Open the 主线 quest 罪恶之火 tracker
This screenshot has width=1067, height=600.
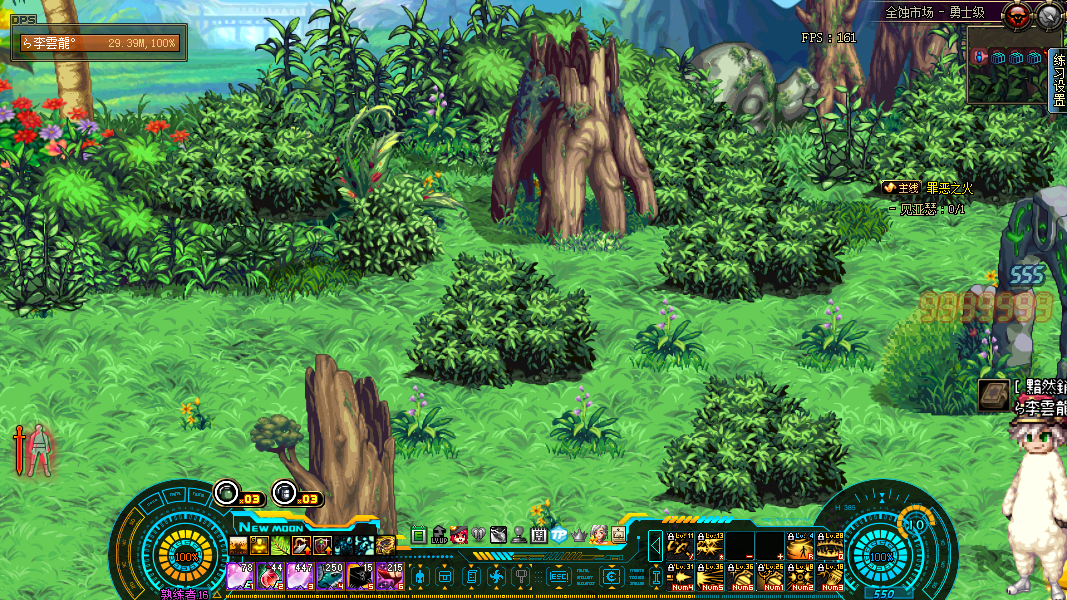(x=927, y=187)
